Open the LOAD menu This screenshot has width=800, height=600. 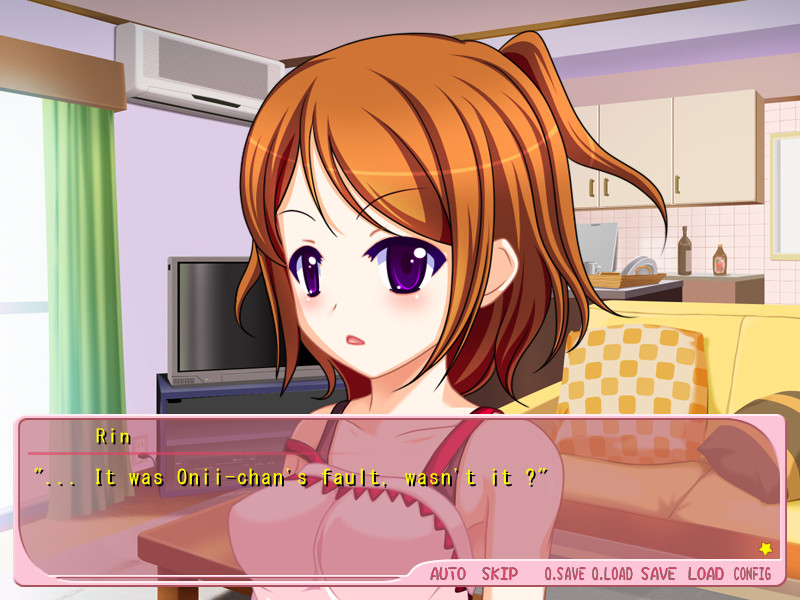click(x=705, y=574)
